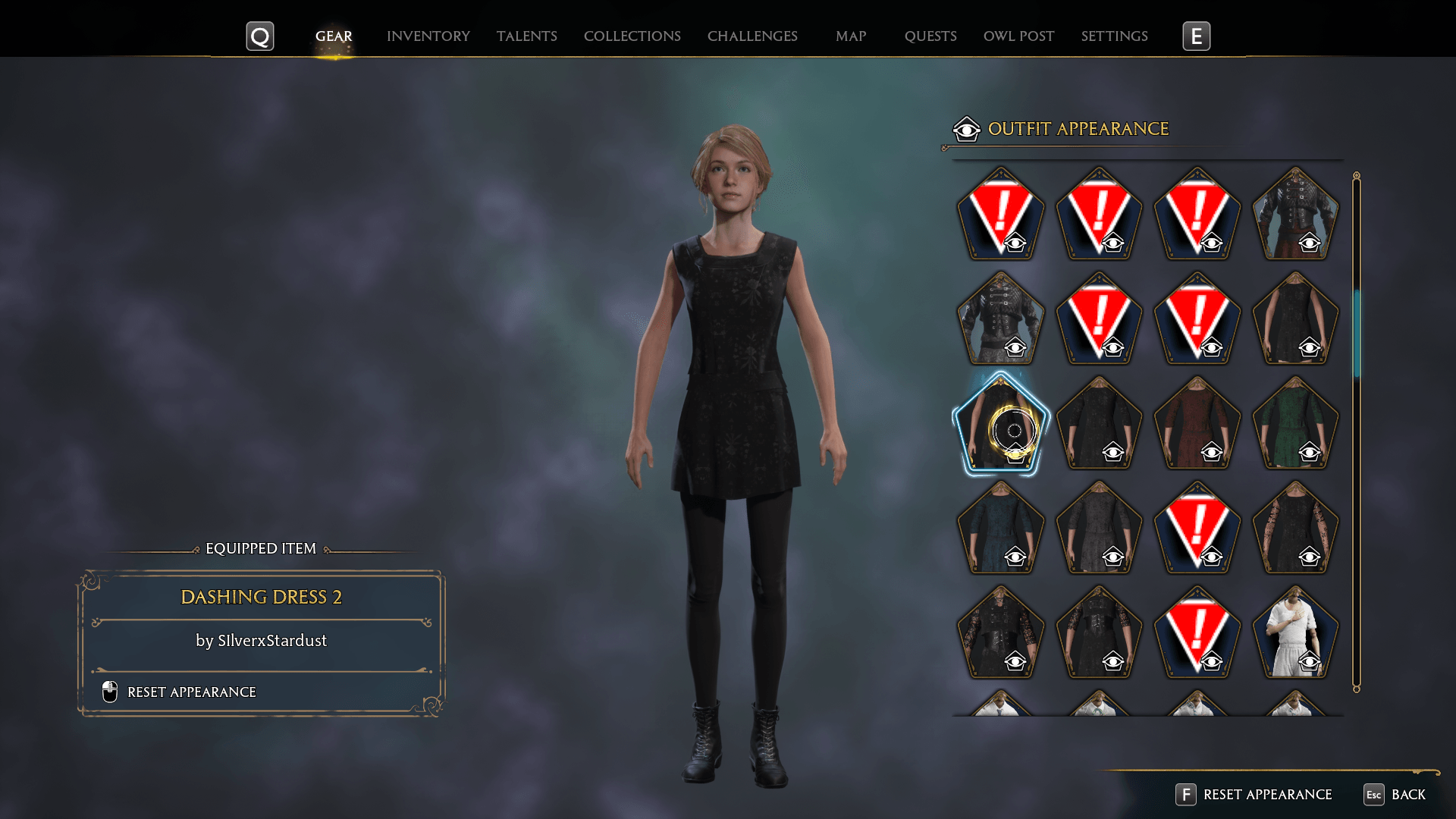
Task: Click the E hotkey icon on menu bar
Action: click(x=1197, y=35)
